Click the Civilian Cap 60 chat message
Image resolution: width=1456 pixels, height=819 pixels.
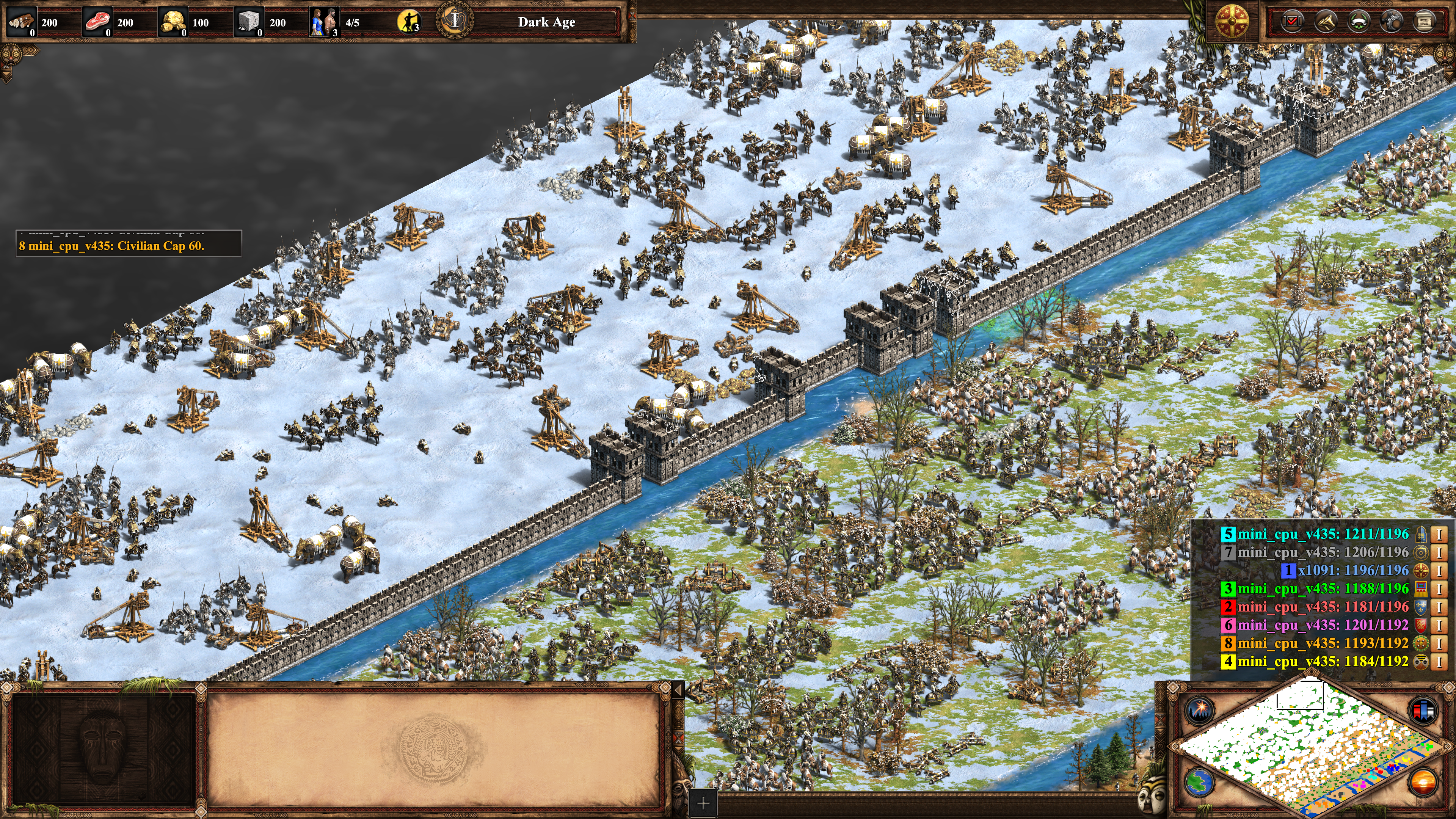[111, 246]
